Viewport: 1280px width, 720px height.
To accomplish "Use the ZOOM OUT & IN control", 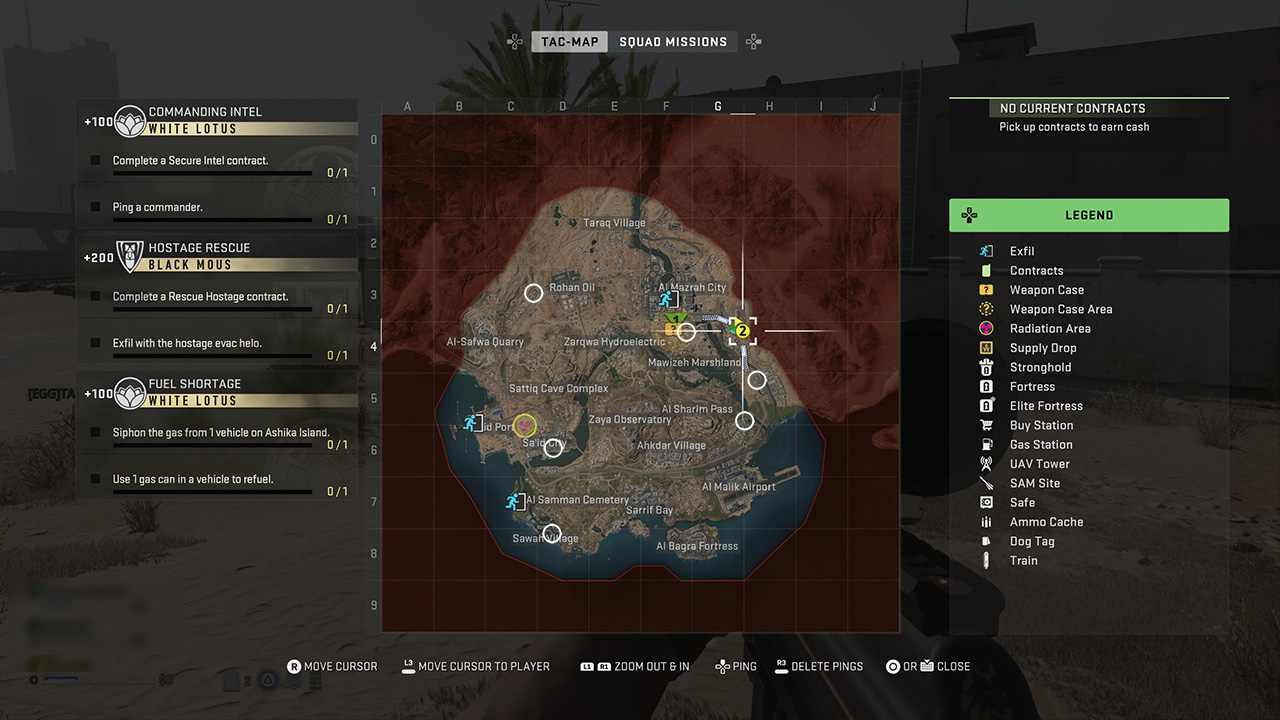I will (634, 665).
